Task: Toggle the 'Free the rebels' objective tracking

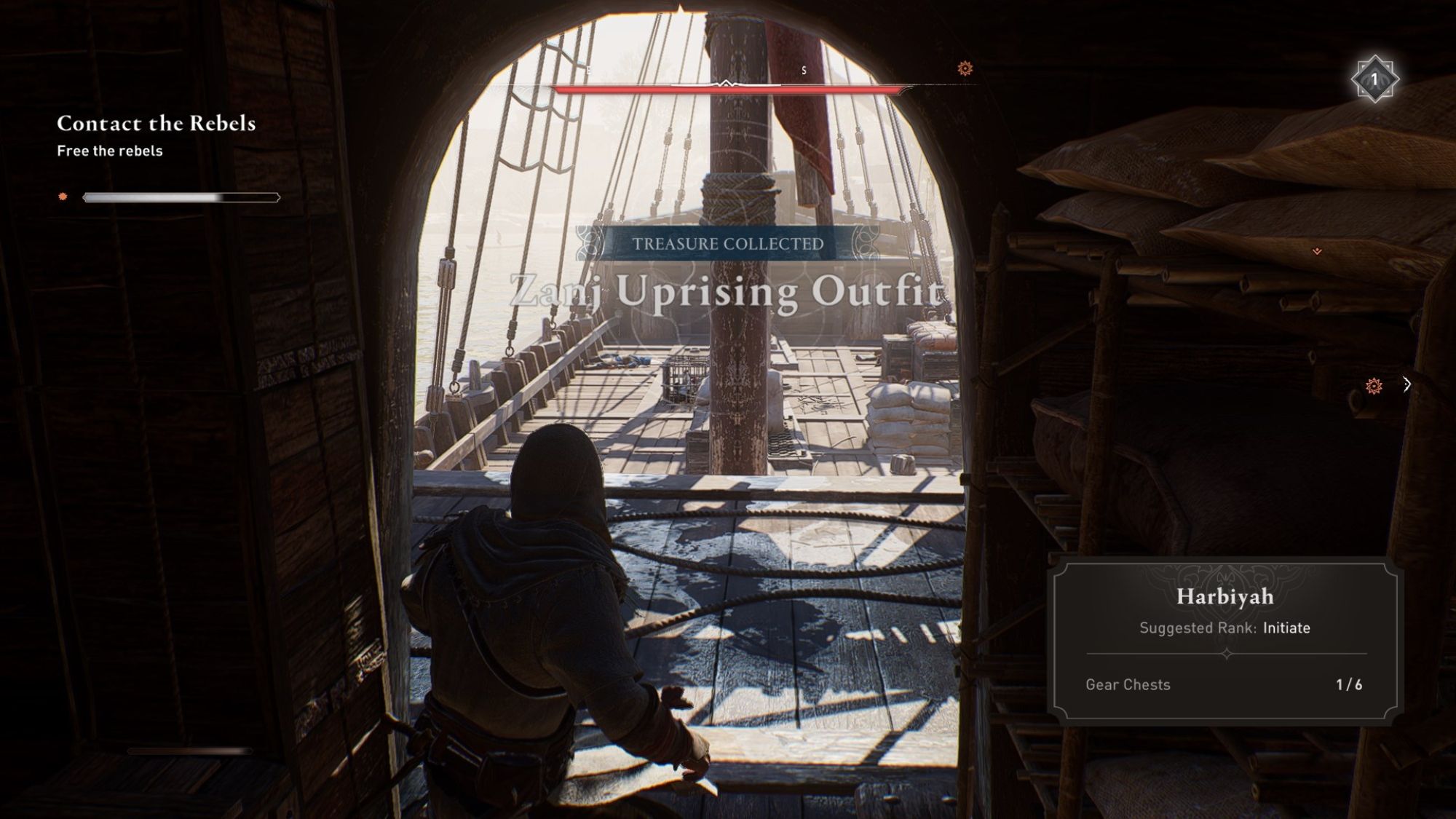Action: pyautogui.click(x=110, y=151)
